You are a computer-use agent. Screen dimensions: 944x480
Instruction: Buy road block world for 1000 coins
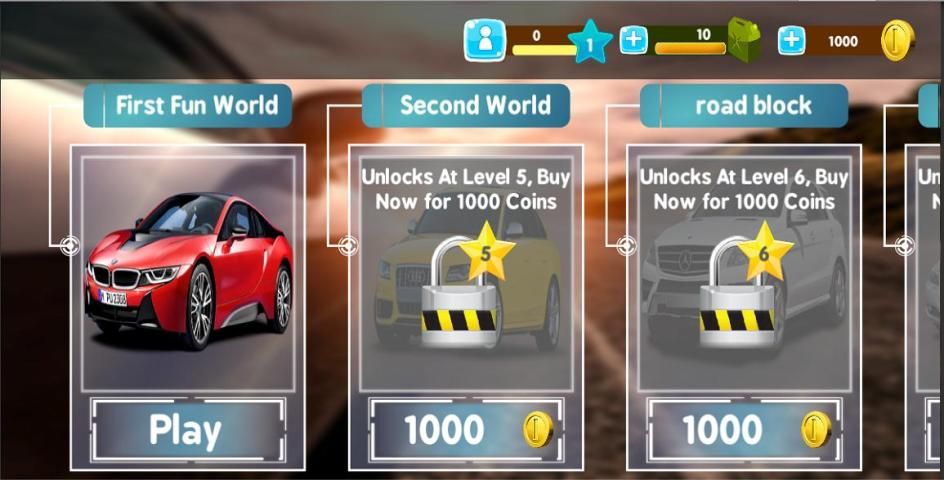[x=743, y=430]
